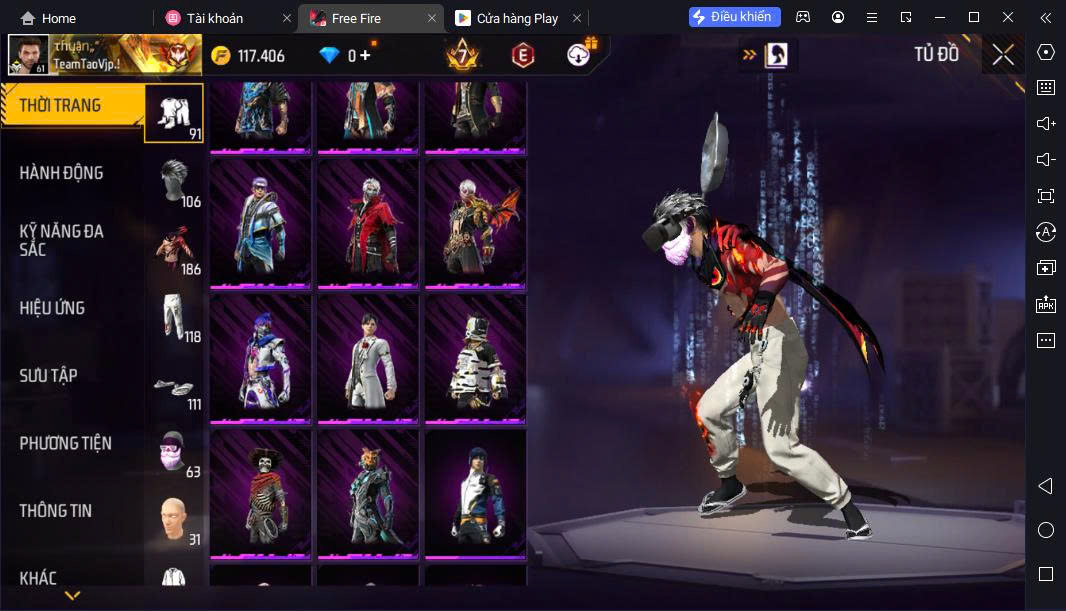Select the dragon-winged outfit thumbnail

[475, 222]
